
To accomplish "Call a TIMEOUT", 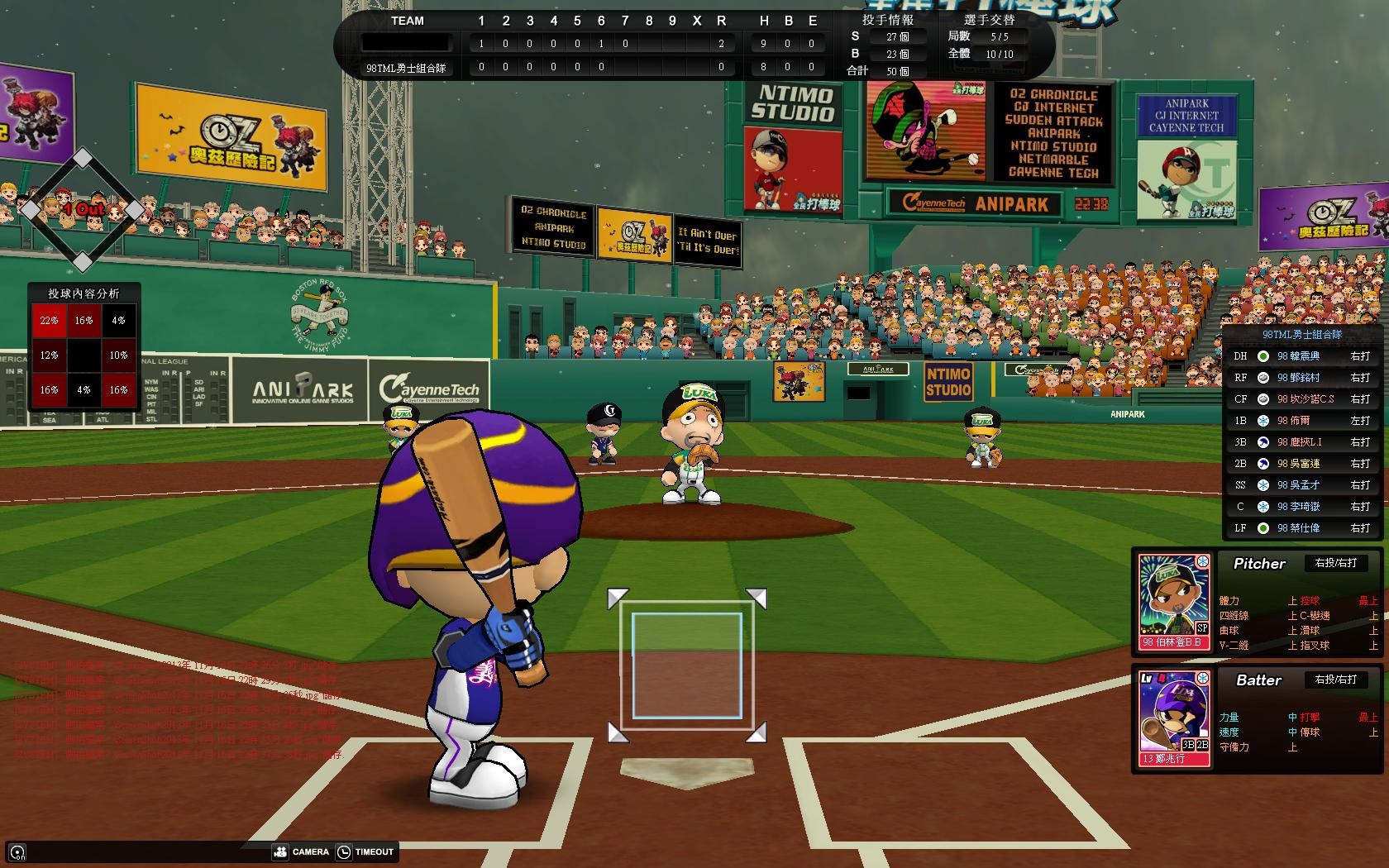I will point(365,851).
